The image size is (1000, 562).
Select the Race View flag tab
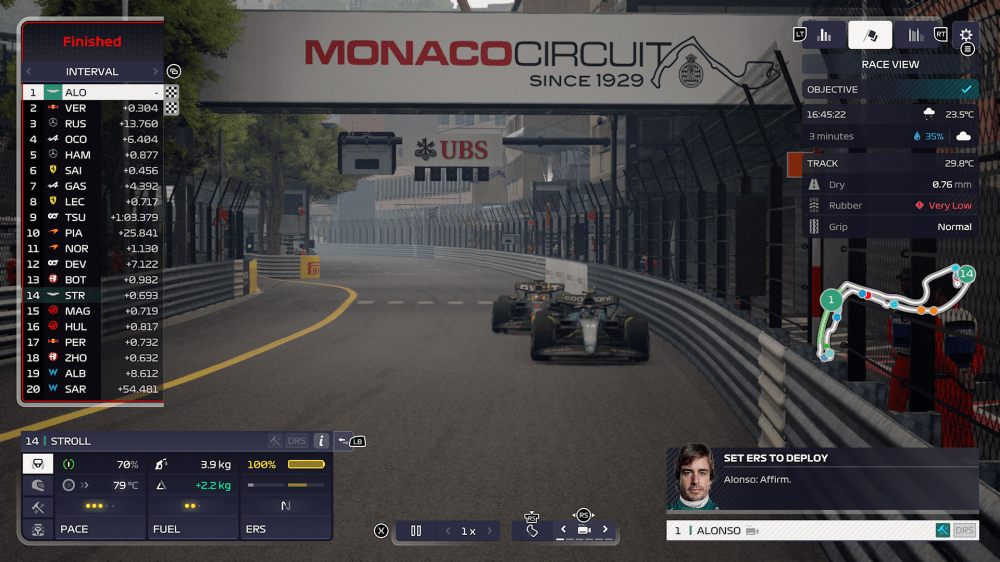[x=870, y=35]
